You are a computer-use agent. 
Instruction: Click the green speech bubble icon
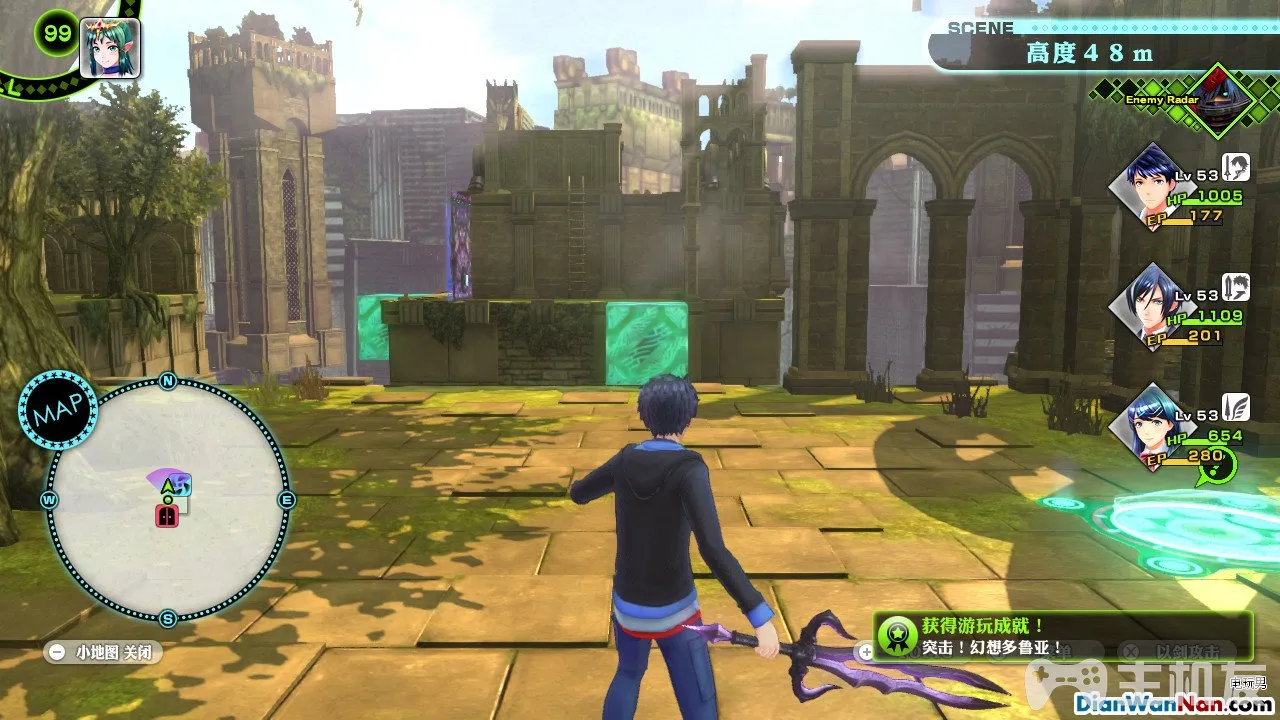point(1218,465)
